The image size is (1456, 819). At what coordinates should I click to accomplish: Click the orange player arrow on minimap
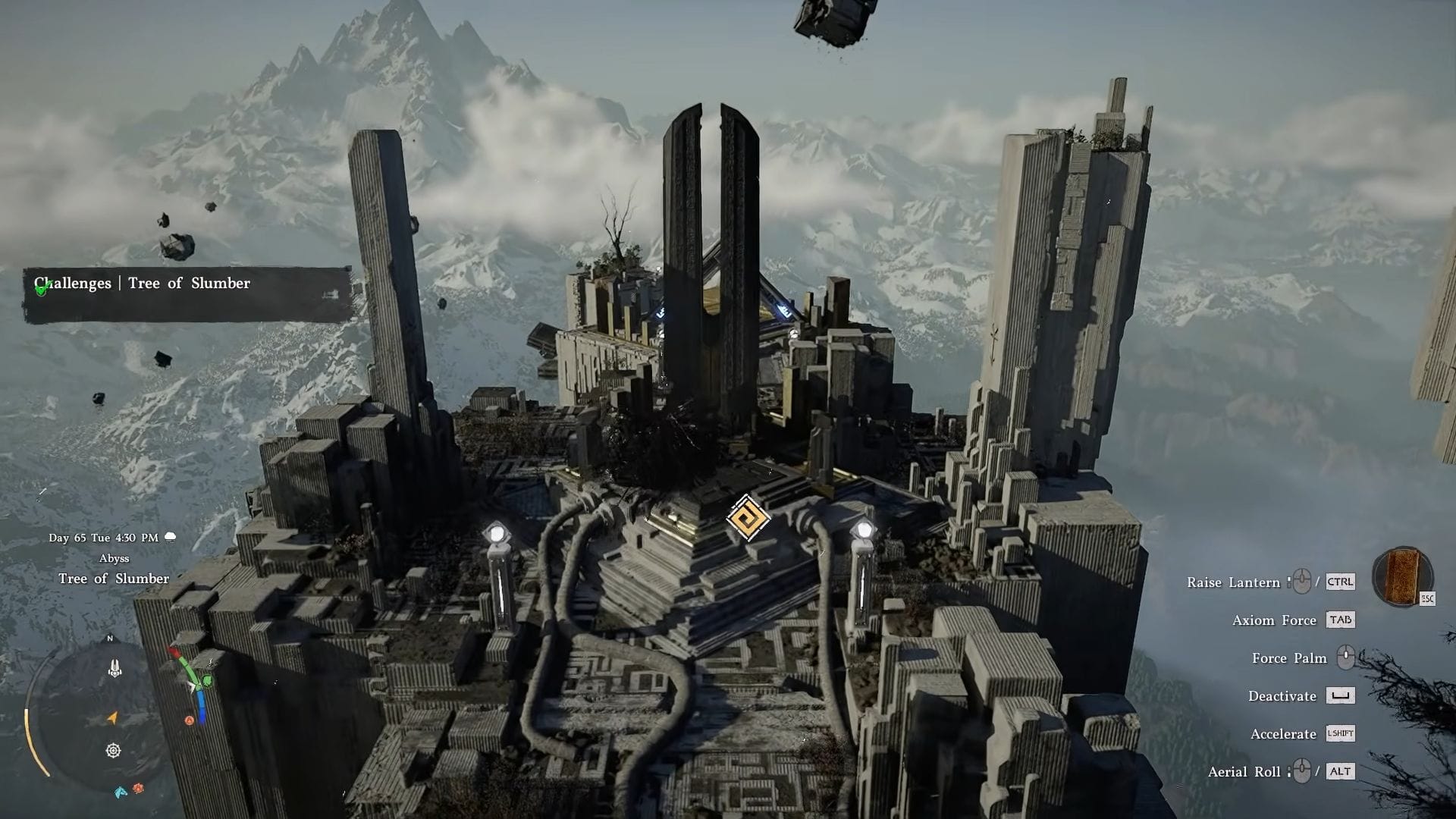(x=112, y=717)
